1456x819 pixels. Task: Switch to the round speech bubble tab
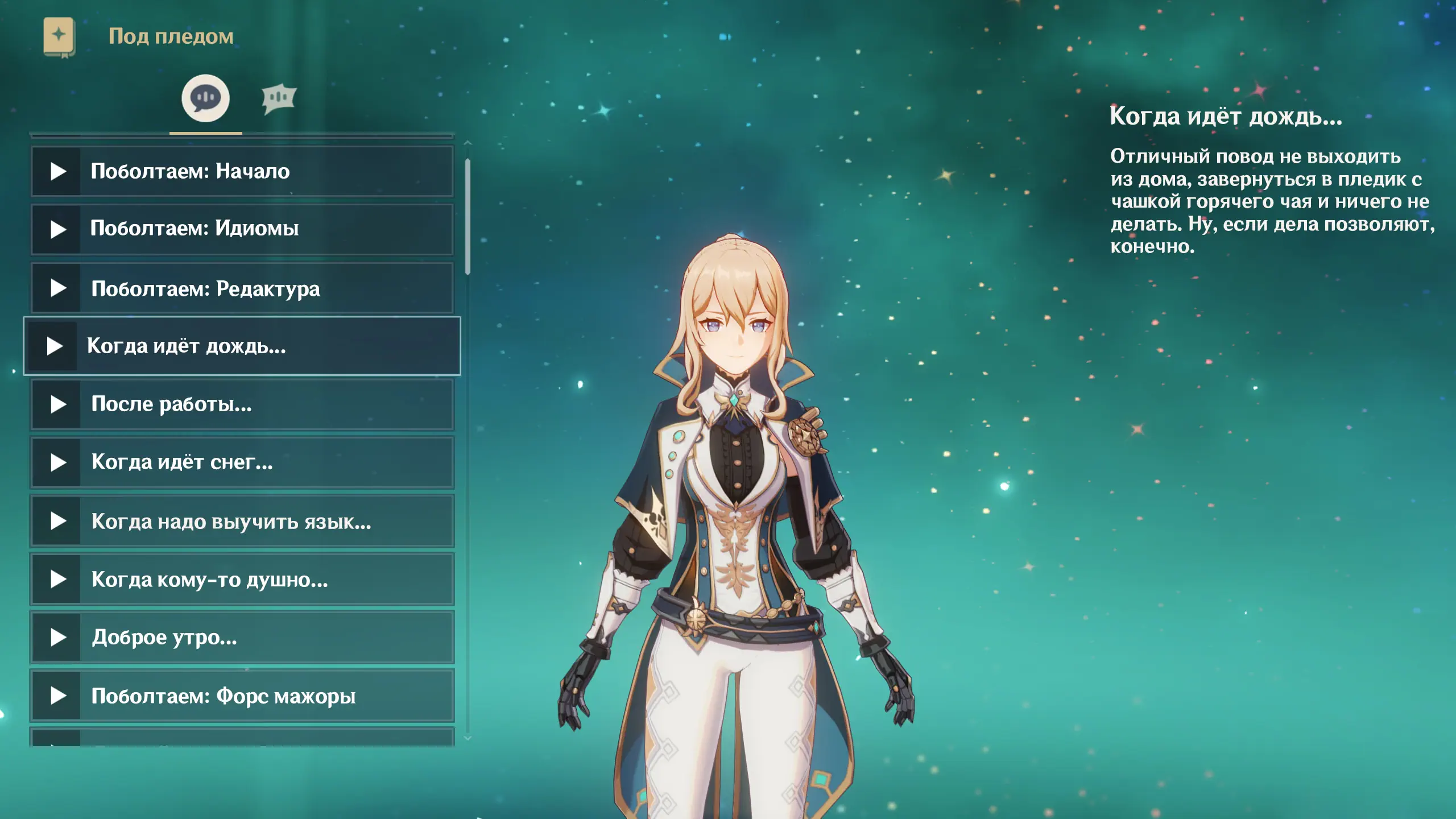click(205, 98)
